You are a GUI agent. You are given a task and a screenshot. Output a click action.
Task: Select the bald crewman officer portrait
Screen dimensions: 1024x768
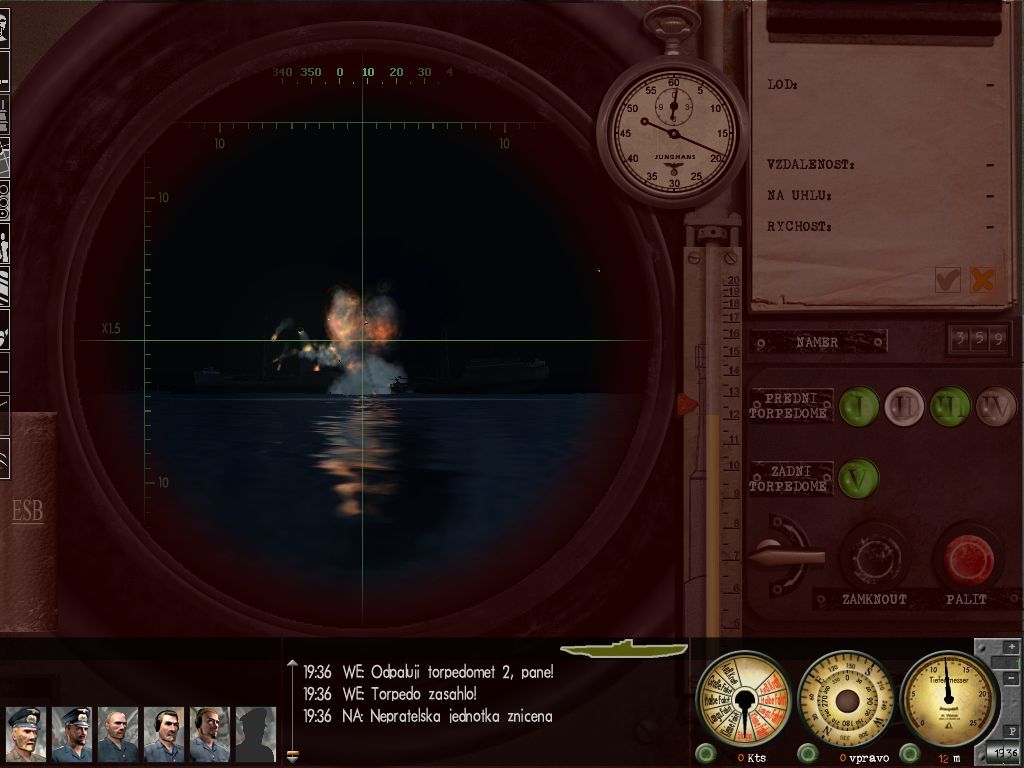(x=117, y=734)
